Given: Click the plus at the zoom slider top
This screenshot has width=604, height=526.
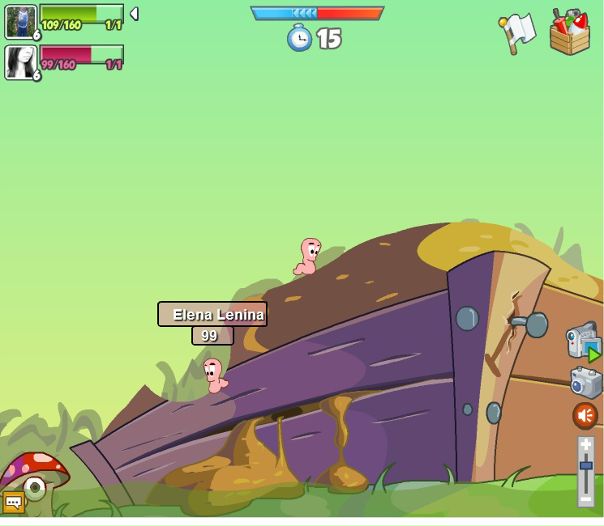Looking at the screenshot, I should pyautogui.click(x=586, y=443).
